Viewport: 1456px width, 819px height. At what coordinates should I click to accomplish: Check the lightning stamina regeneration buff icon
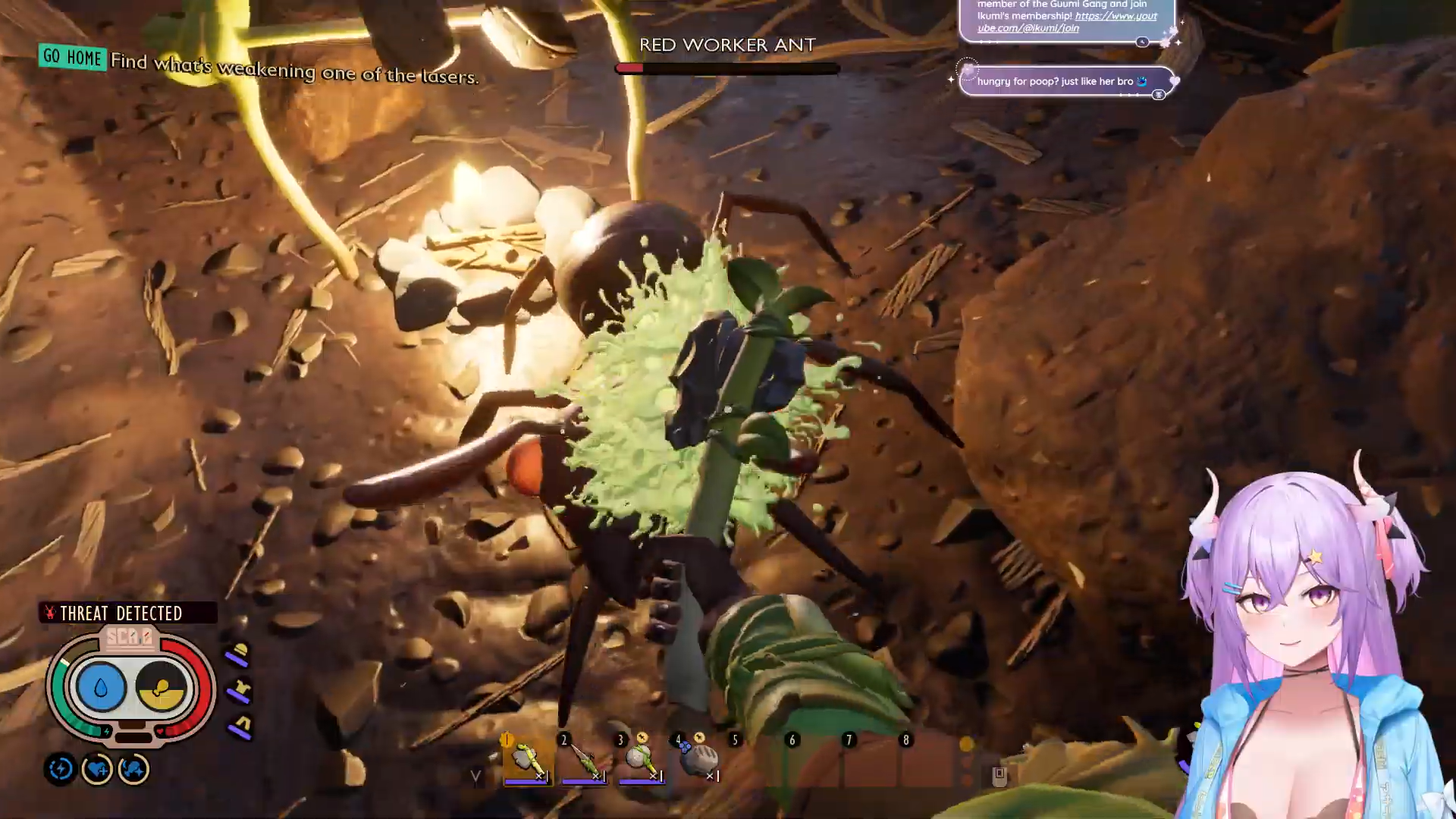61,770
